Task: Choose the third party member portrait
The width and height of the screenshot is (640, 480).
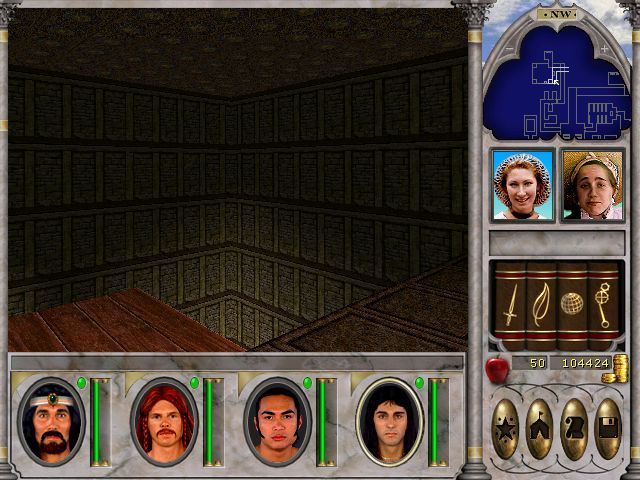Action: click(x=277, y=421)
